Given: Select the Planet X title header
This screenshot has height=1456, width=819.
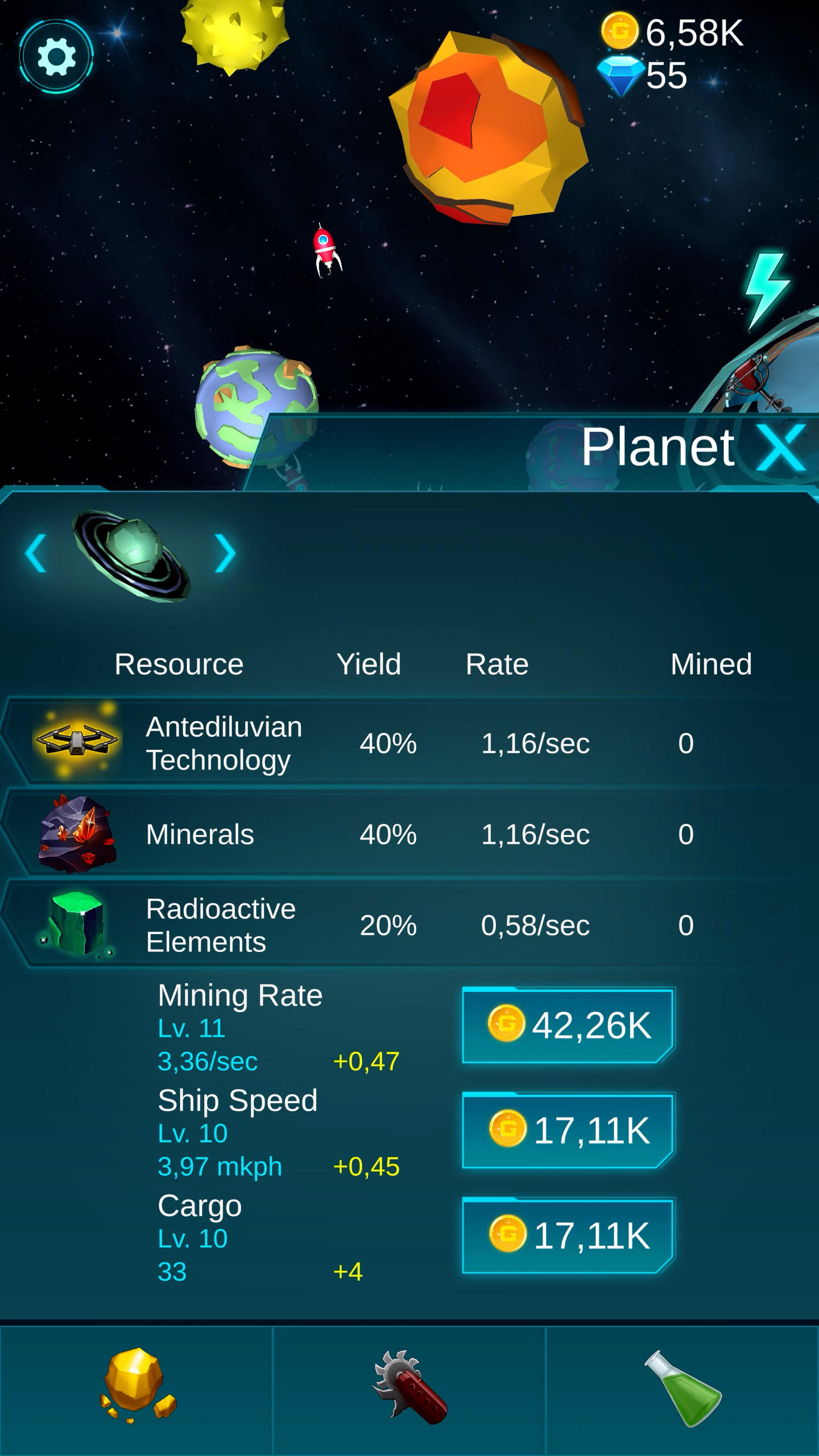Looking at the screenshot, I should coord(658,447).
